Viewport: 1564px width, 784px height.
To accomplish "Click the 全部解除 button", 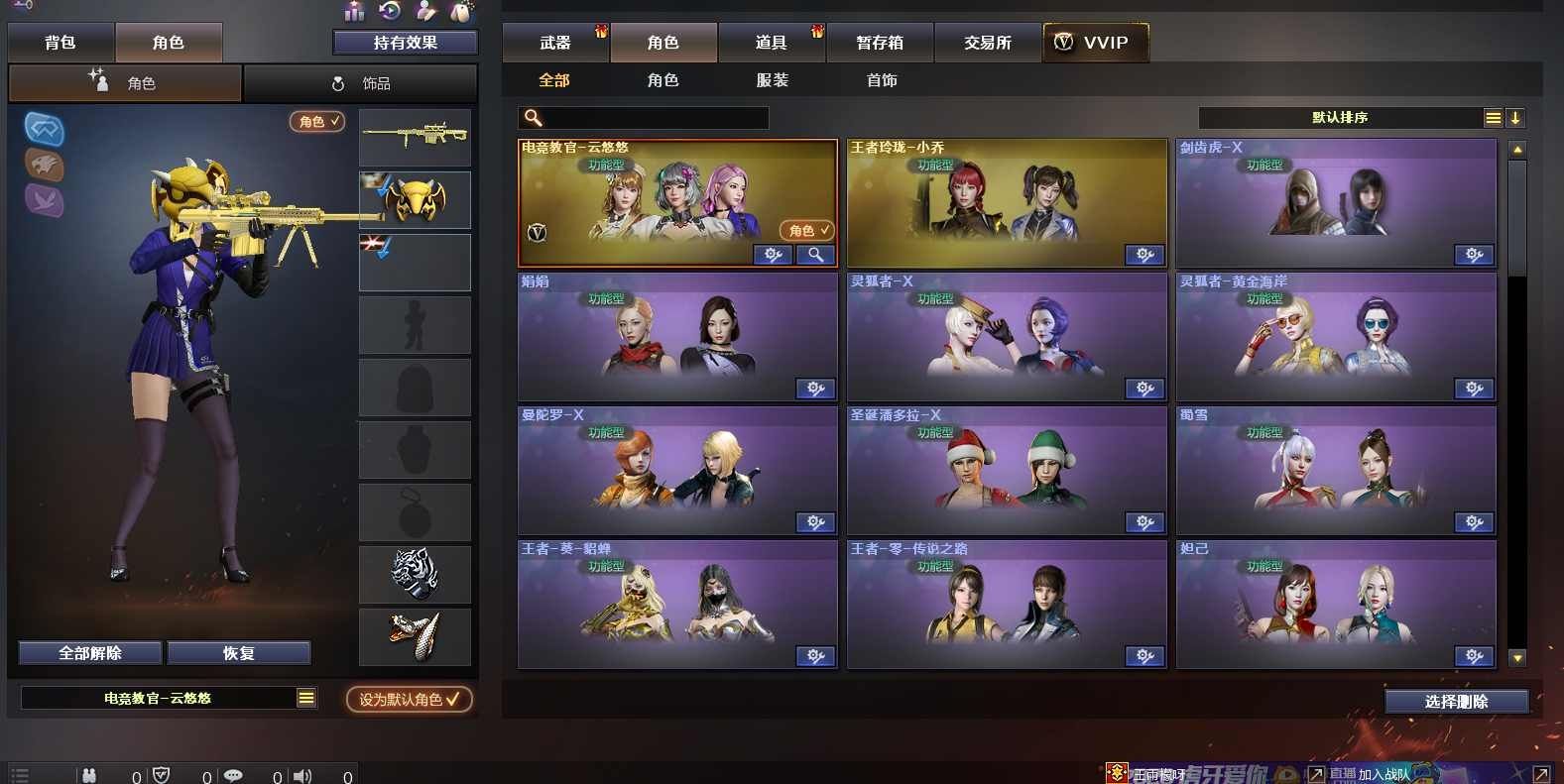I will [x=89, y=652].
